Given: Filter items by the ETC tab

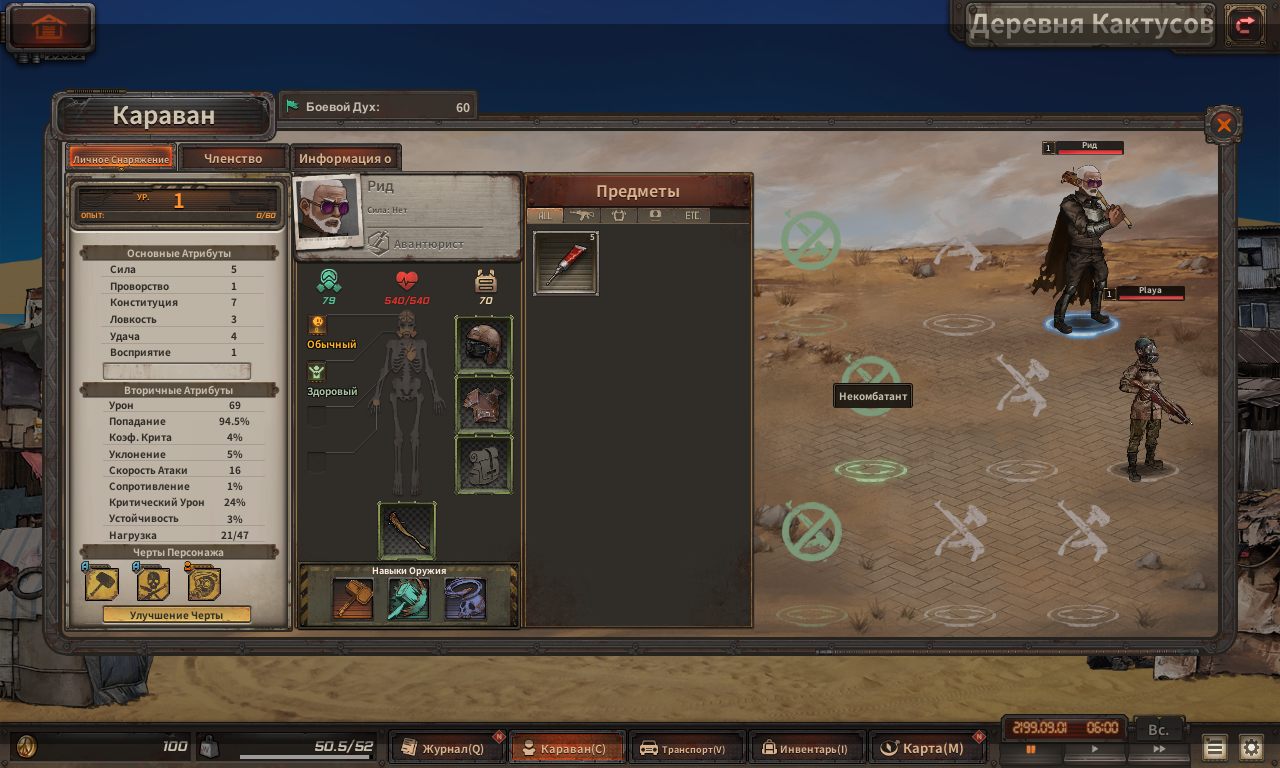Looking at the screenshot, I should pos(692,215).
